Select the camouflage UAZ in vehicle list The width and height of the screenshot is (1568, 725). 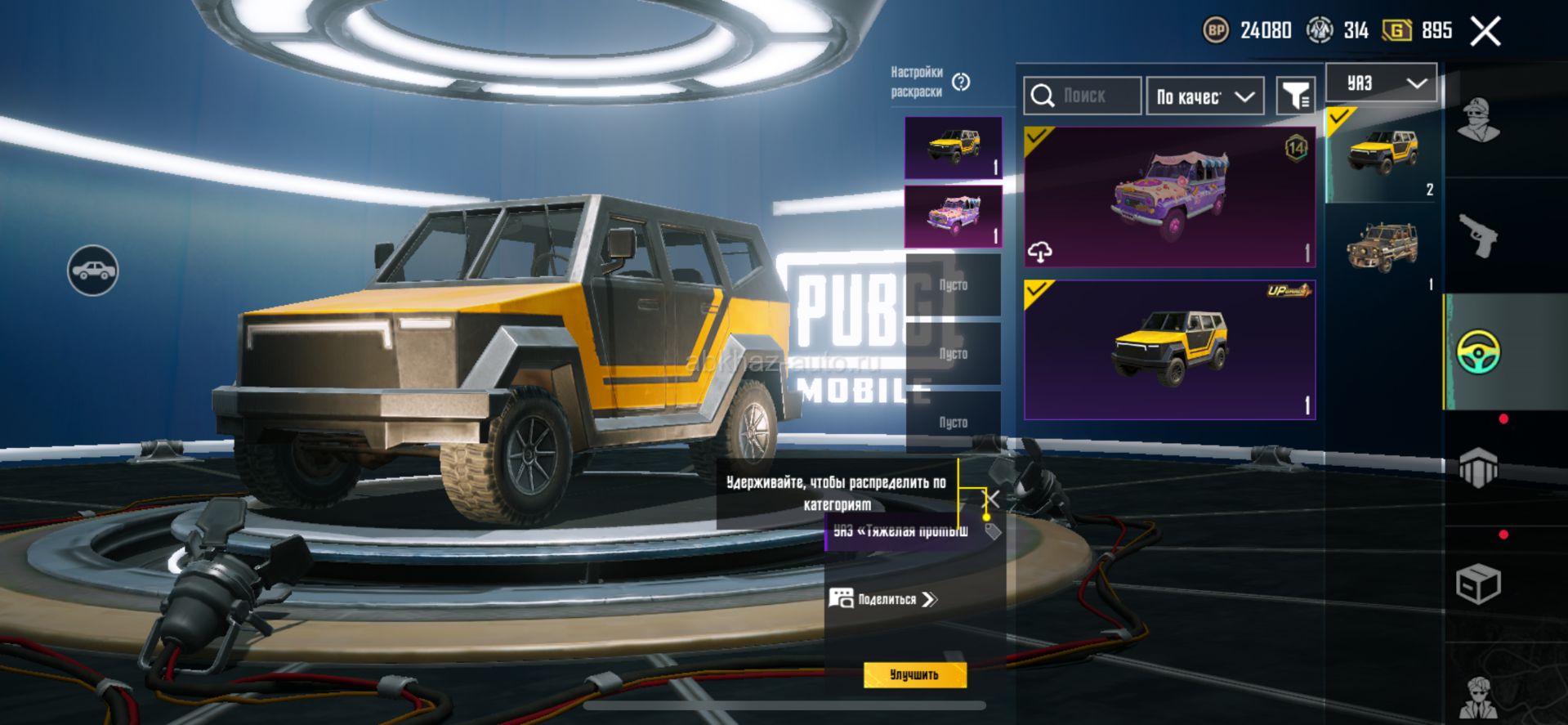tap(1383, 248)
